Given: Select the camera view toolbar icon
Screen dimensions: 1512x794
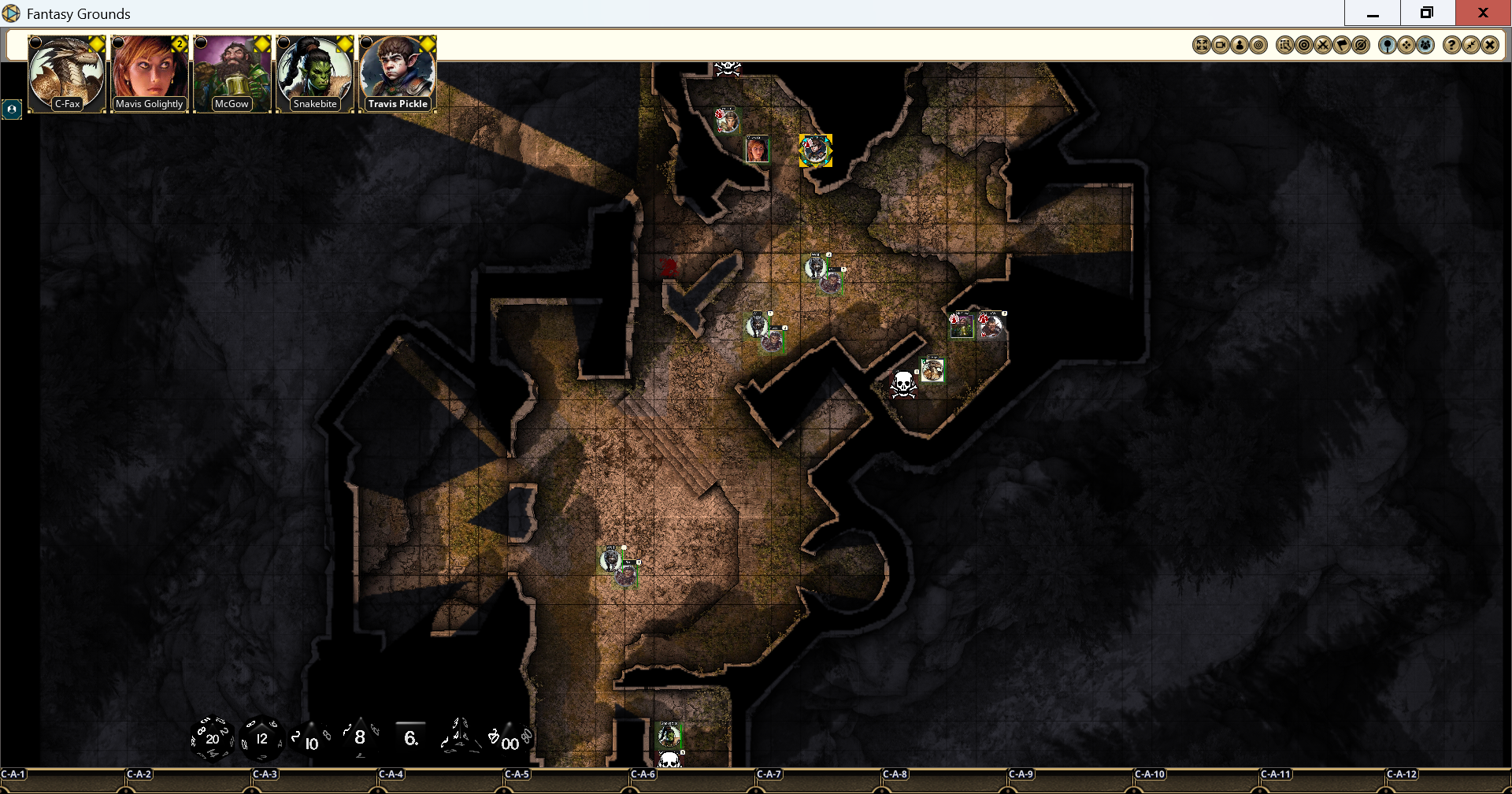Looking at the screenshot, I should [1221, 45].
